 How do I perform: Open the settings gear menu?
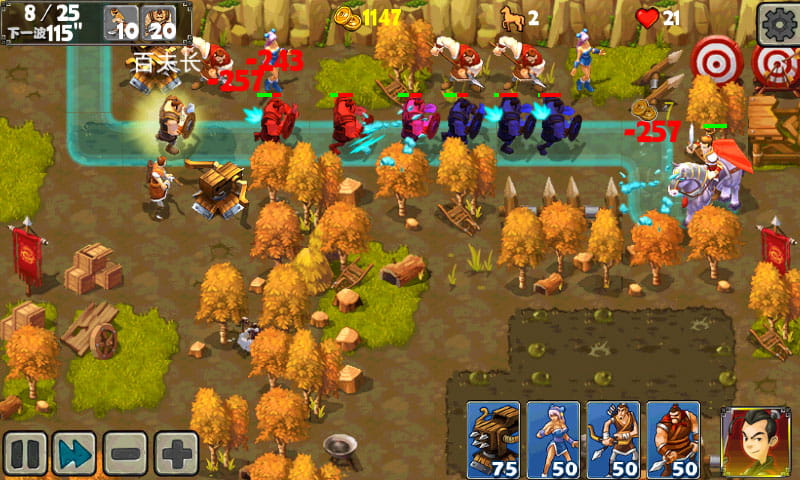(777, 23)
